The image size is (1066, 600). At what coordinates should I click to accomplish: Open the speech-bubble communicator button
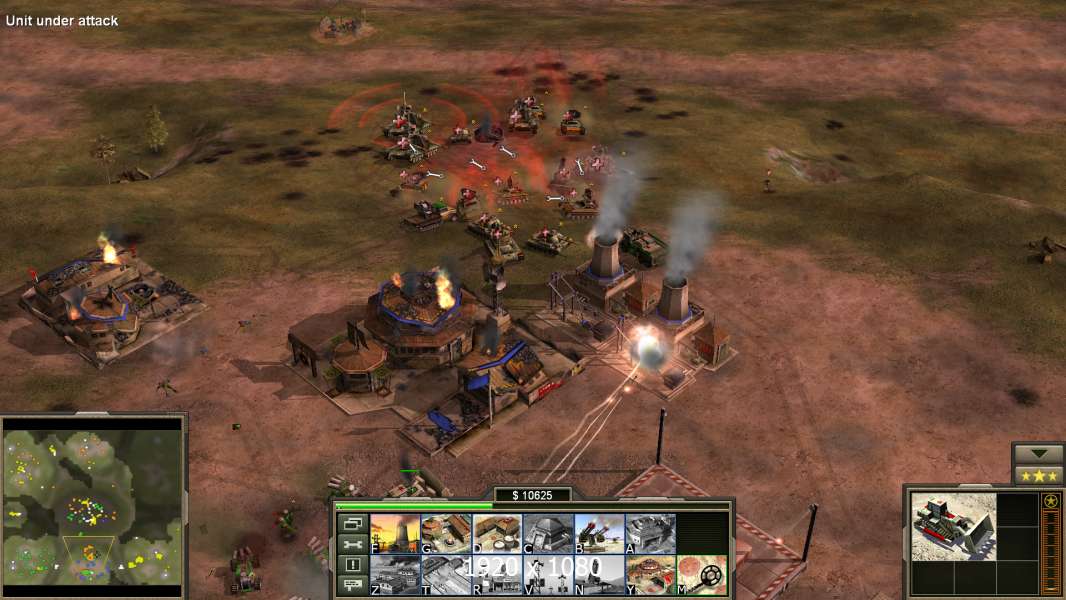[x=352, y=586]
